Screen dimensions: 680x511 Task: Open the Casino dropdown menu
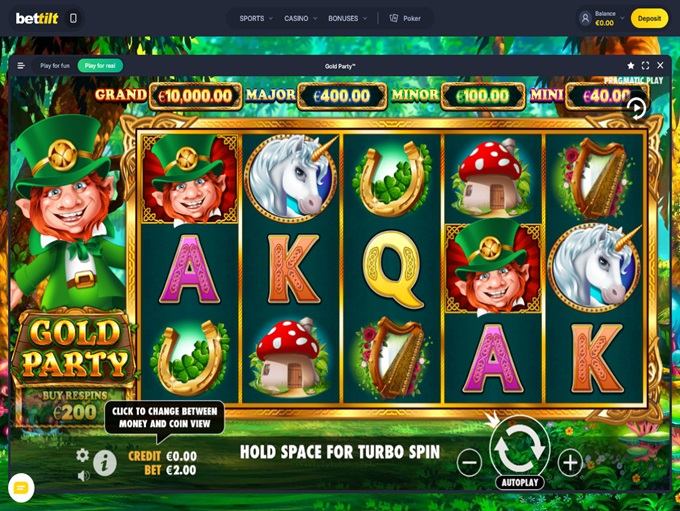pyautogui.click(x=300, y=18)
